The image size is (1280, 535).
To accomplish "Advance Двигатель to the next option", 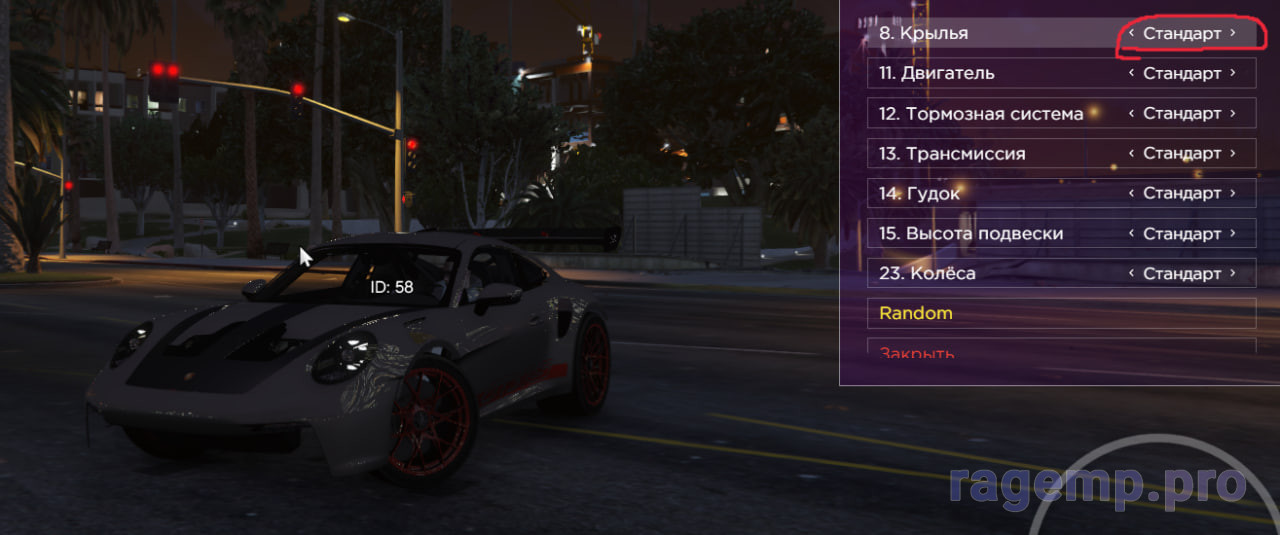I will tap(1233, 73).
